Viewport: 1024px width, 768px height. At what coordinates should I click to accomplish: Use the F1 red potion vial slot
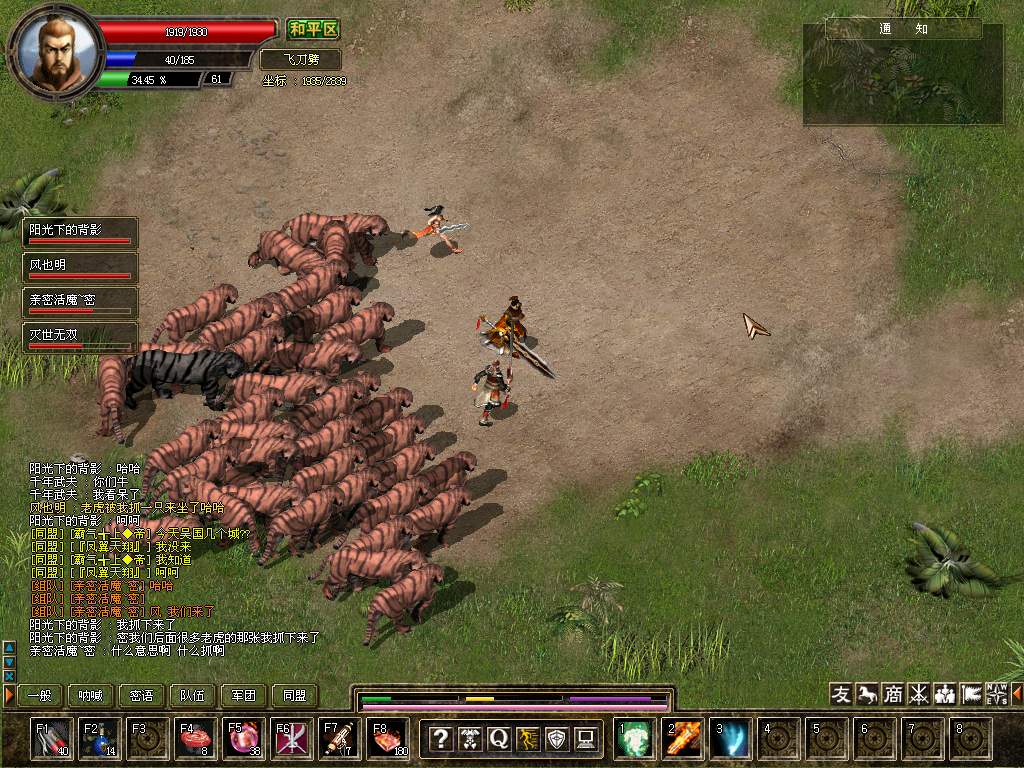[x=52, y=739]
